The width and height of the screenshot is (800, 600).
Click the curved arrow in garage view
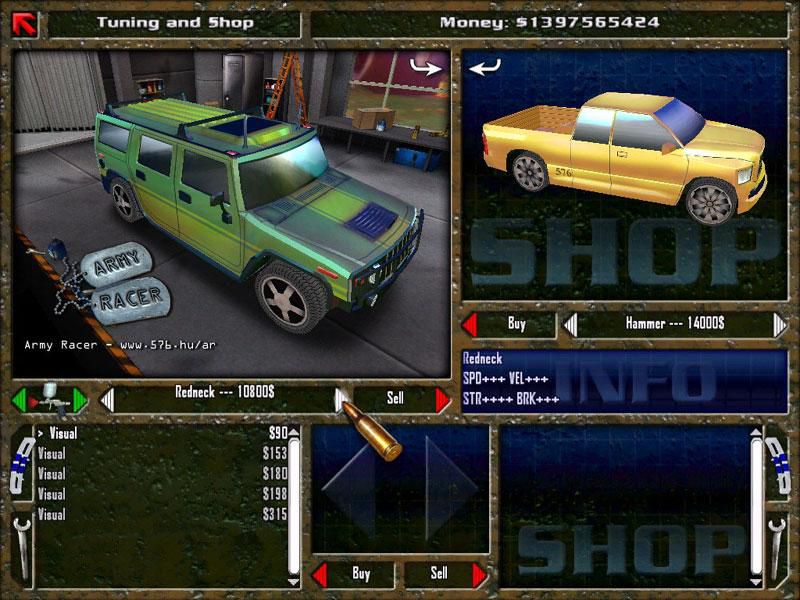coord(425,67)
